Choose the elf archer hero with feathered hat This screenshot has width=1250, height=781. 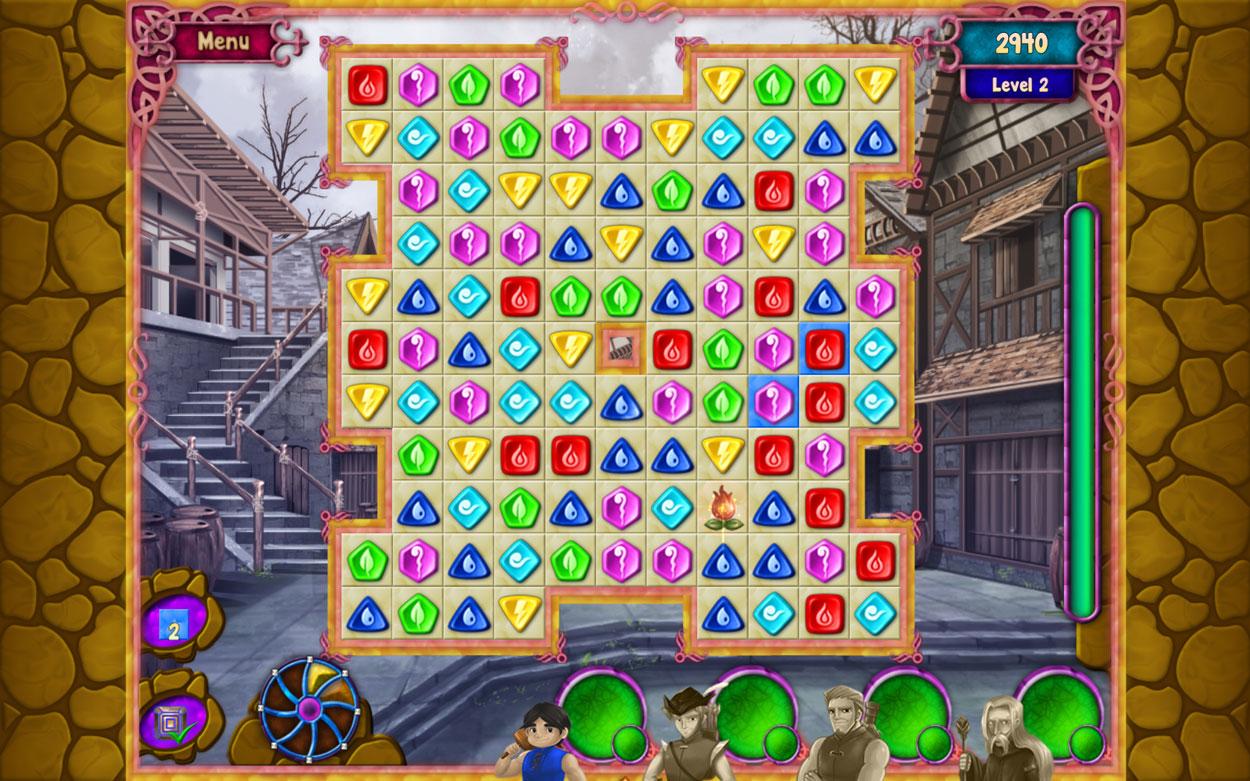click(688, 735)
